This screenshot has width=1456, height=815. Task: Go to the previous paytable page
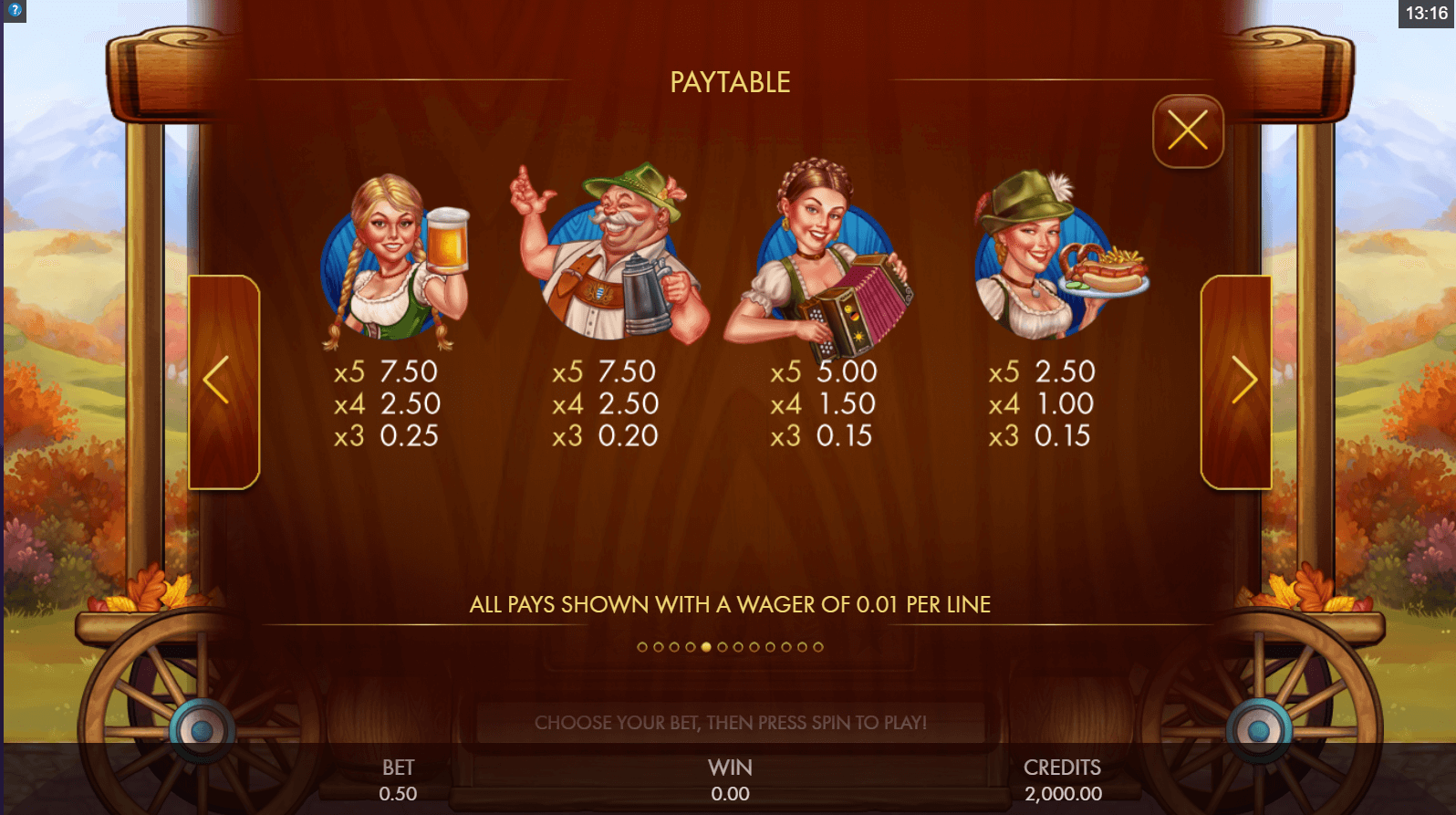tap(224, 381)
